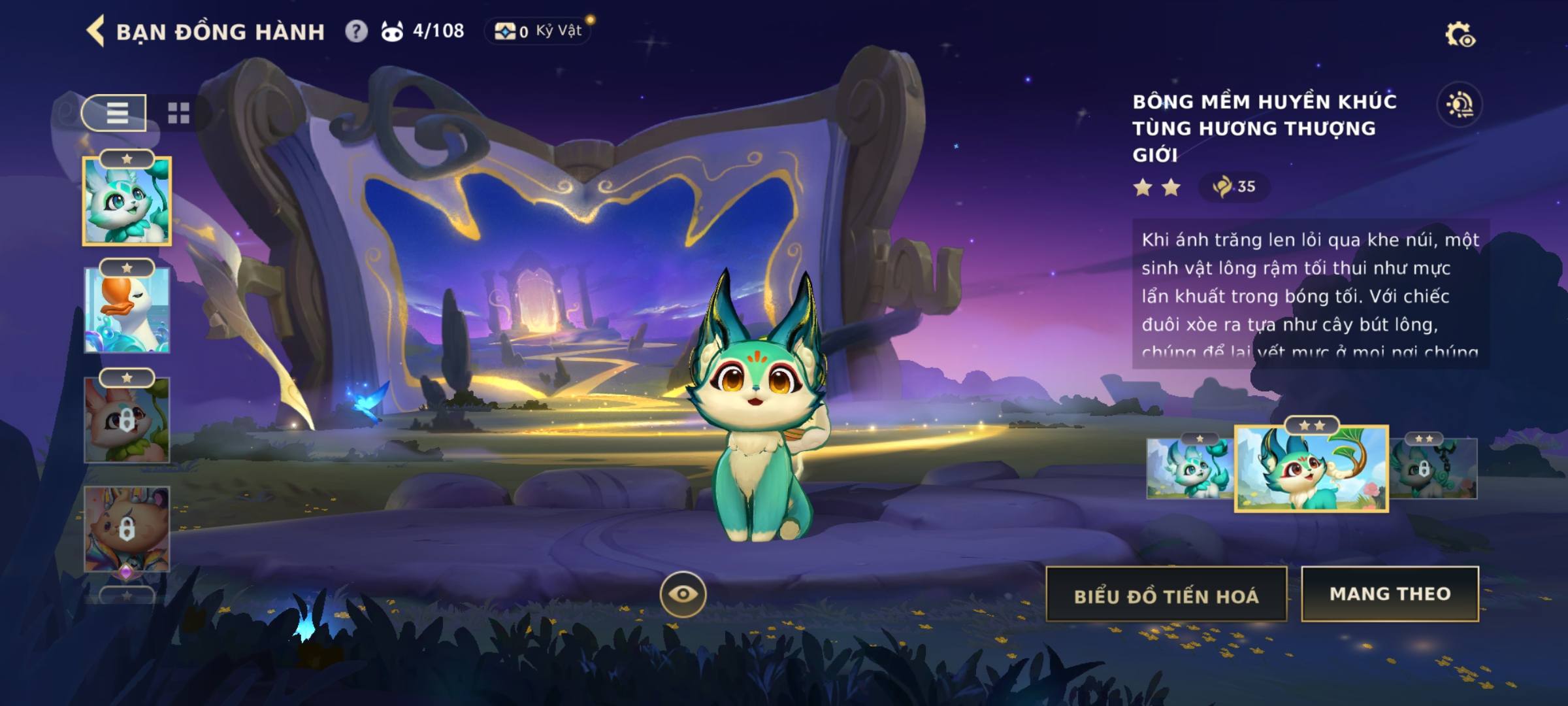Go back using the arrow beside Bạn Đồng Hành
Viewport: 1568px width, 706px height.
tap(96, 31)
